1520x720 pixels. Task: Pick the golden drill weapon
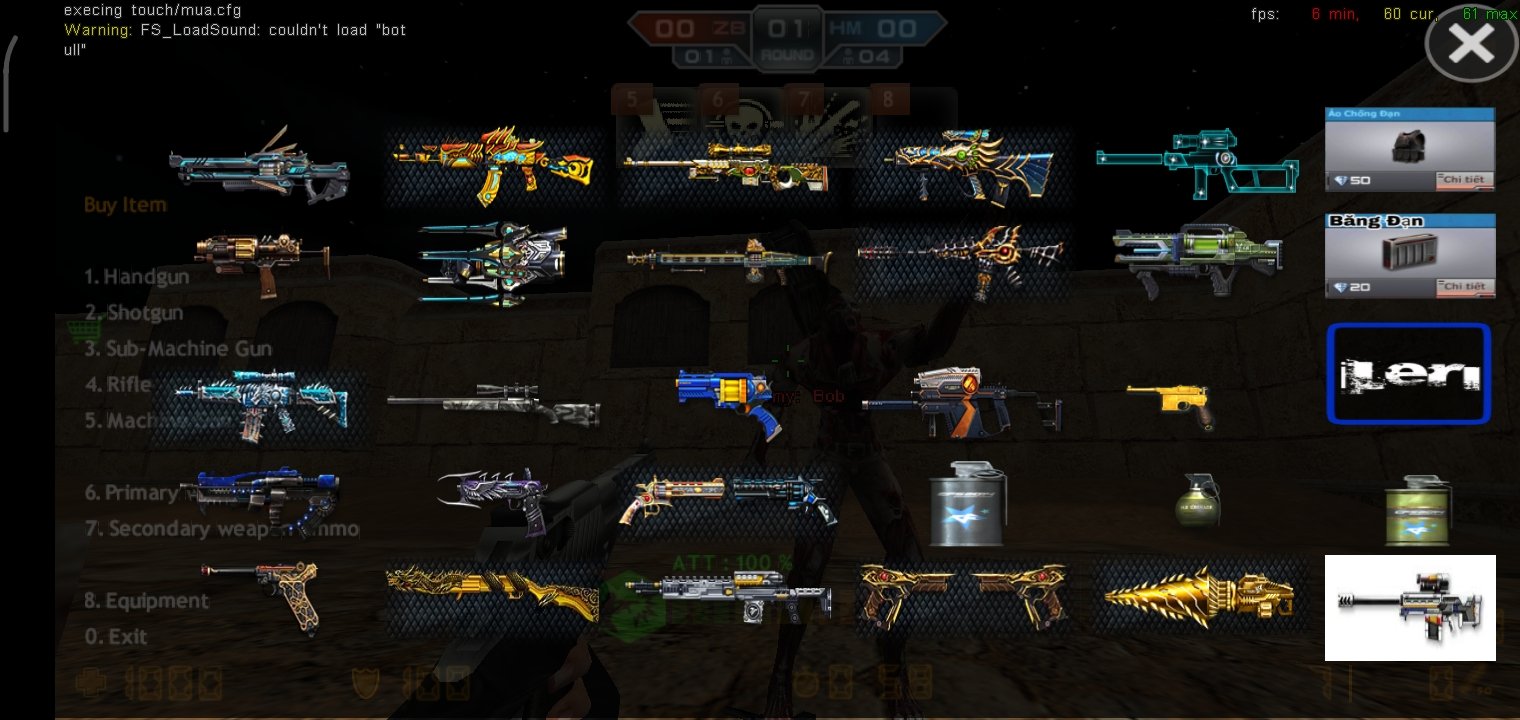1198,596
